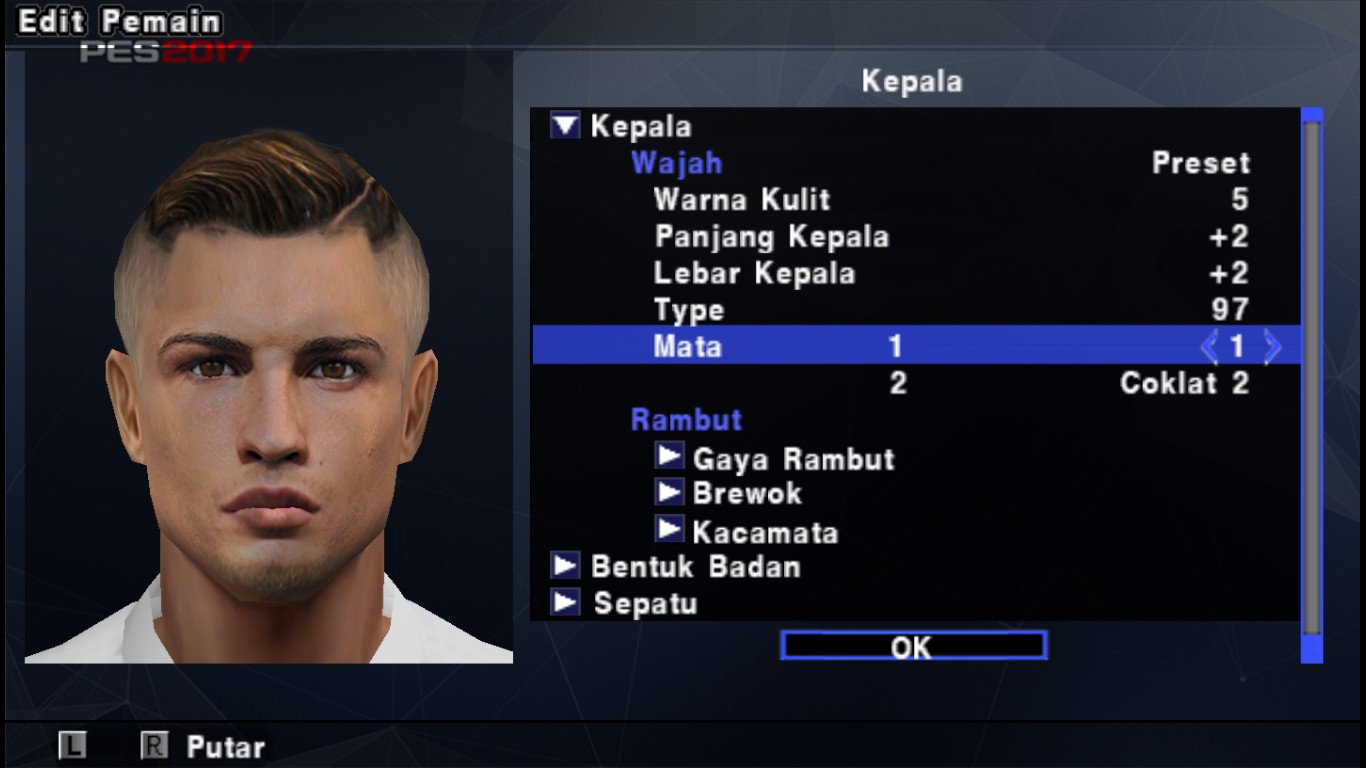Expand the Kacamata options
Viewport: 1366px width, 768px height.
(669, 530)
